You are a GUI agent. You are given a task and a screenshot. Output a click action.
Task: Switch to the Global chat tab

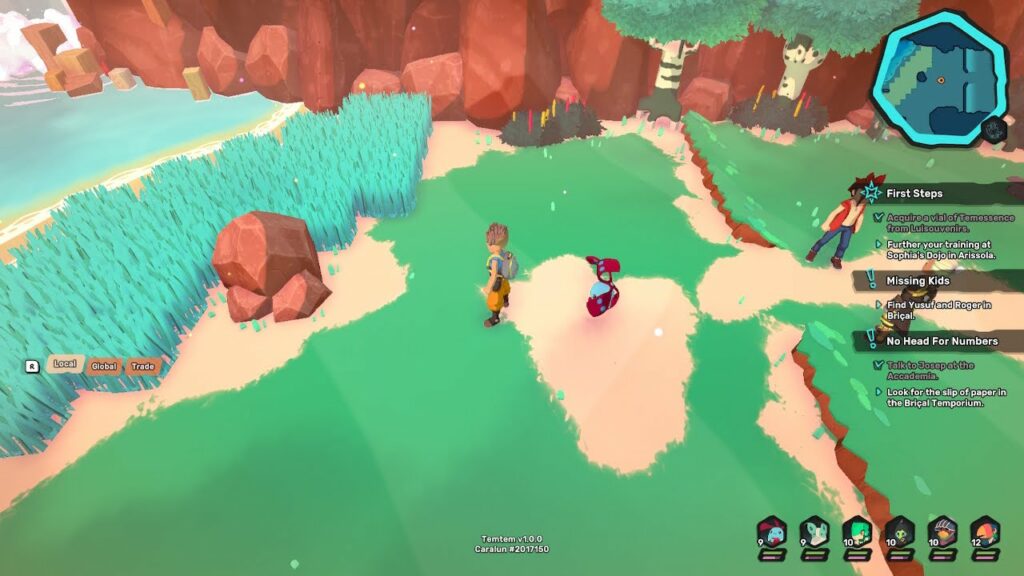104,366
